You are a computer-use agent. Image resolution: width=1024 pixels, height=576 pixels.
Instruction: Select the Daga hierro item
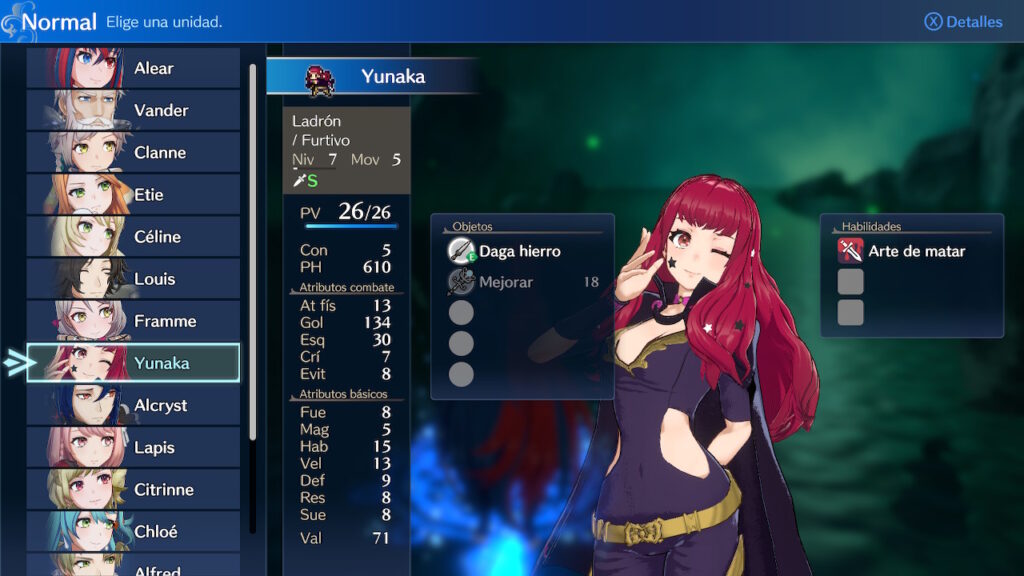click(x=519, y=251)
